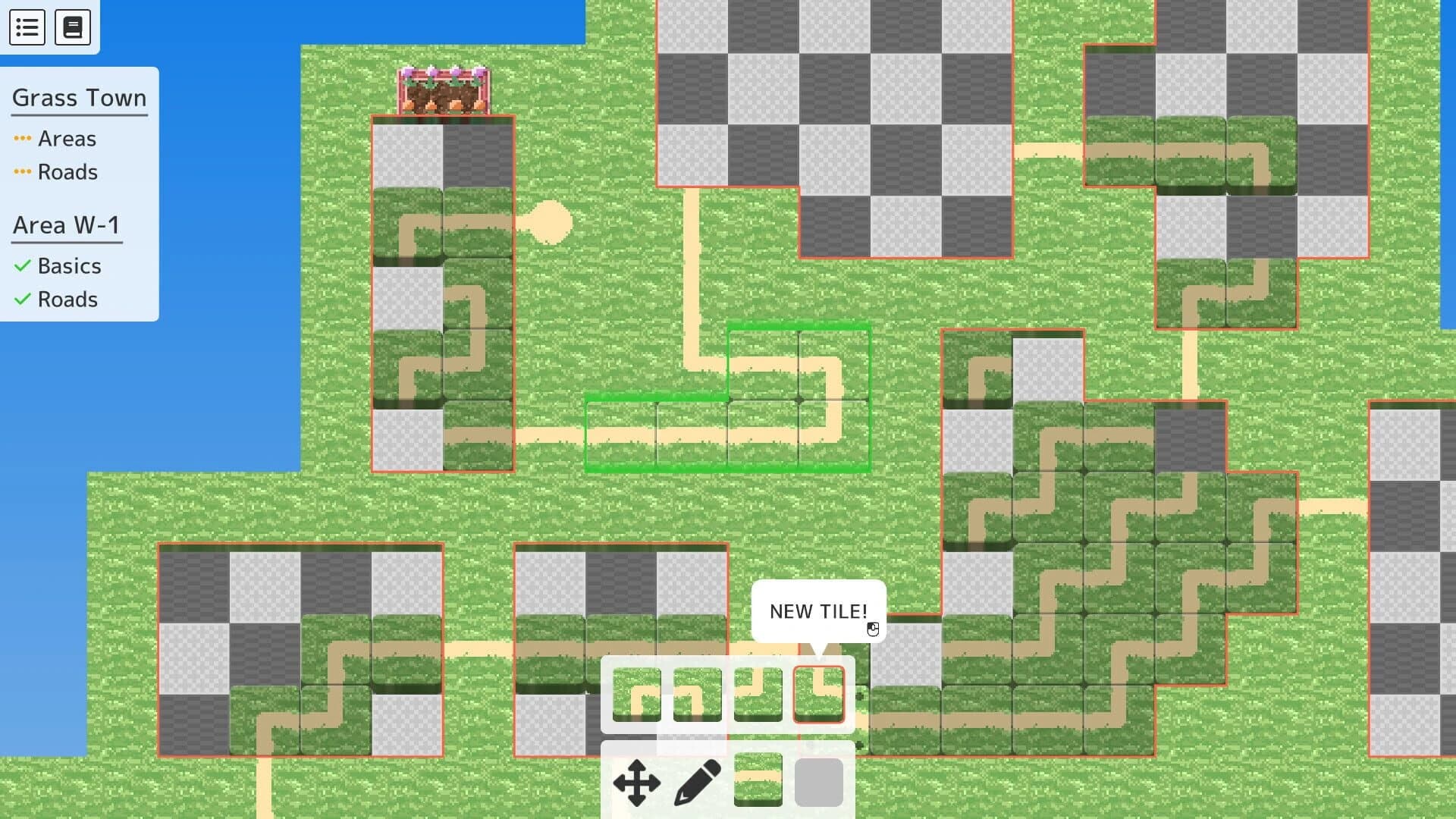Image resolution: width=1456 pixels, height=819 pixels.
Task: Select the second road tile with upward bend
Action: [698, 692]
